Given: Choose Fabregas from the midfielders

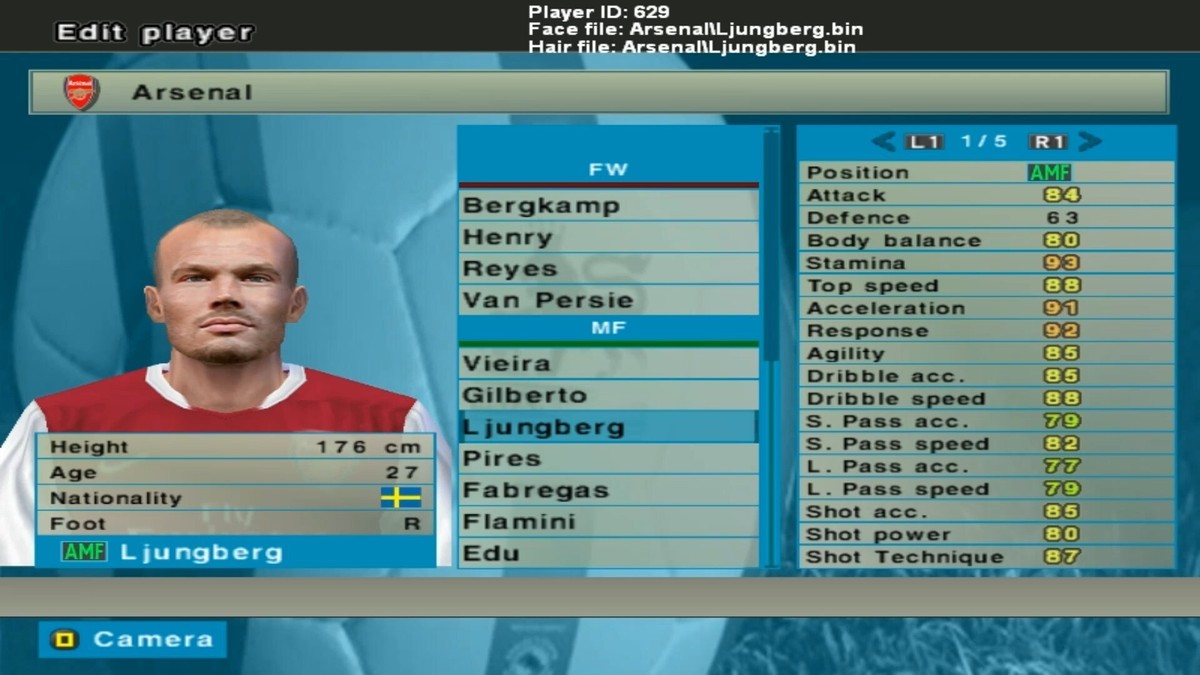Looking at the screenshot, I should 608,491.
